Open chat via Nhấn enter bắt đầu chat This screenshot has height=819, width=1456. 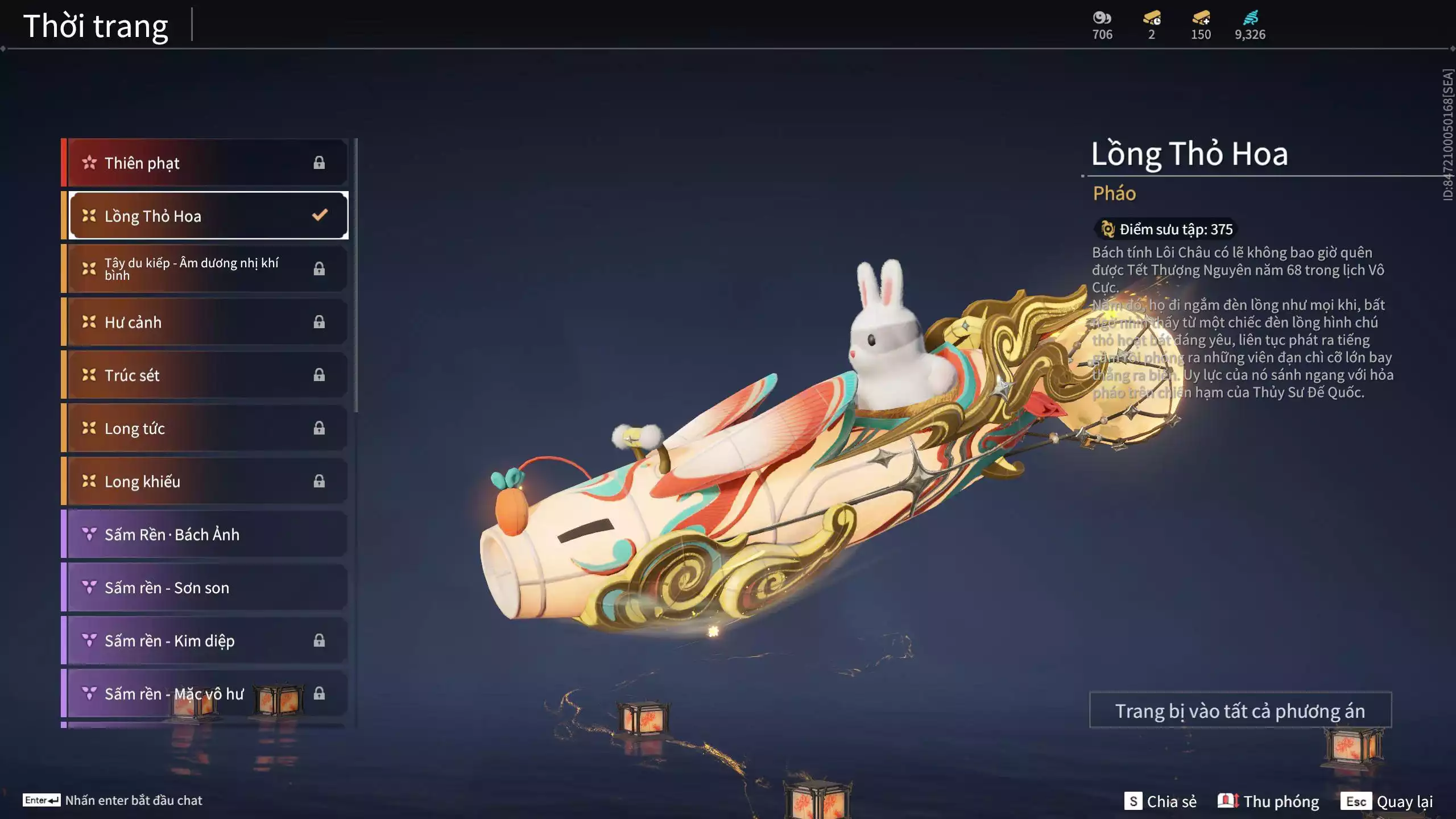(113, 800)
